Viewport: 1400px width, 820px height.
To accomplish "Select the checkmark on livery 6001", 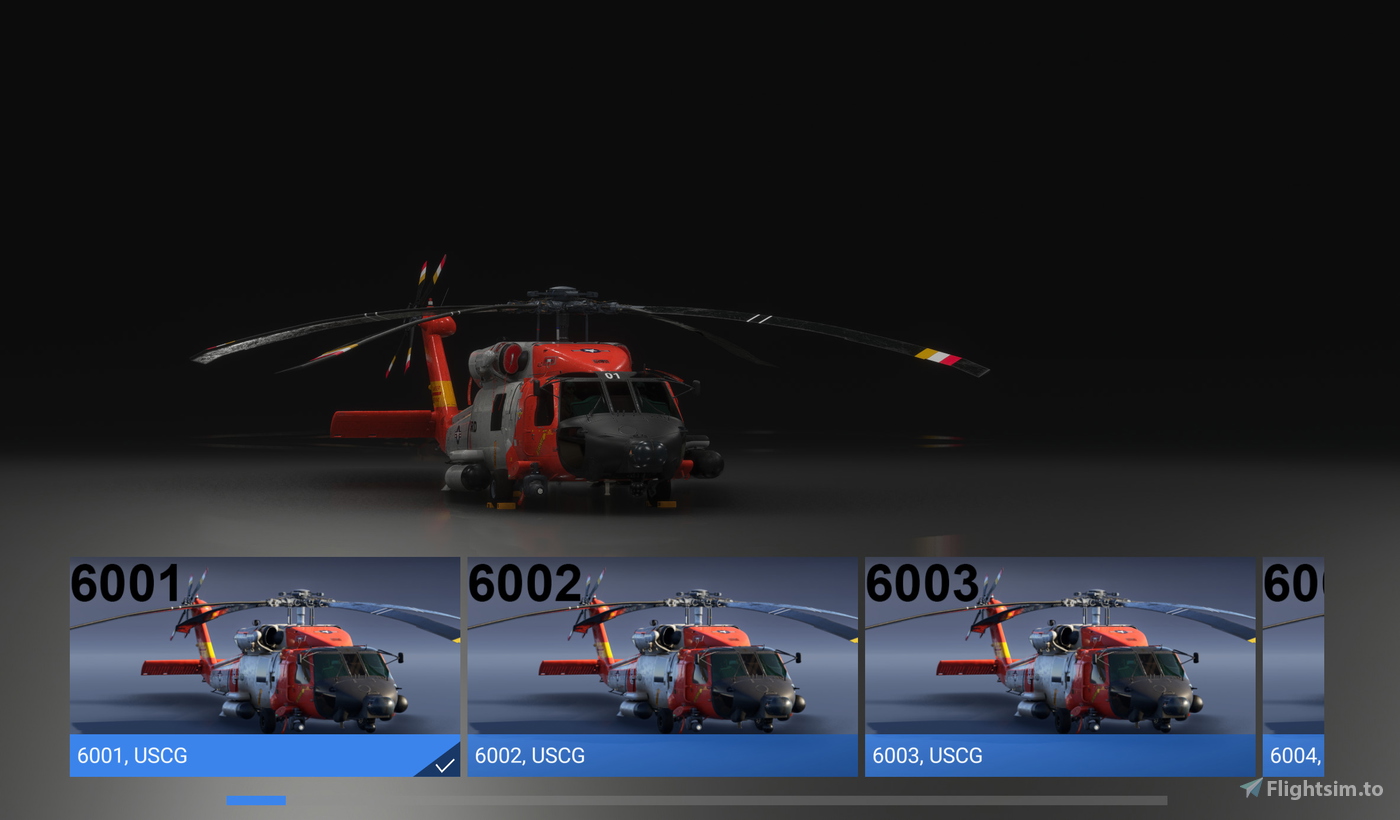I will point(443,765).
